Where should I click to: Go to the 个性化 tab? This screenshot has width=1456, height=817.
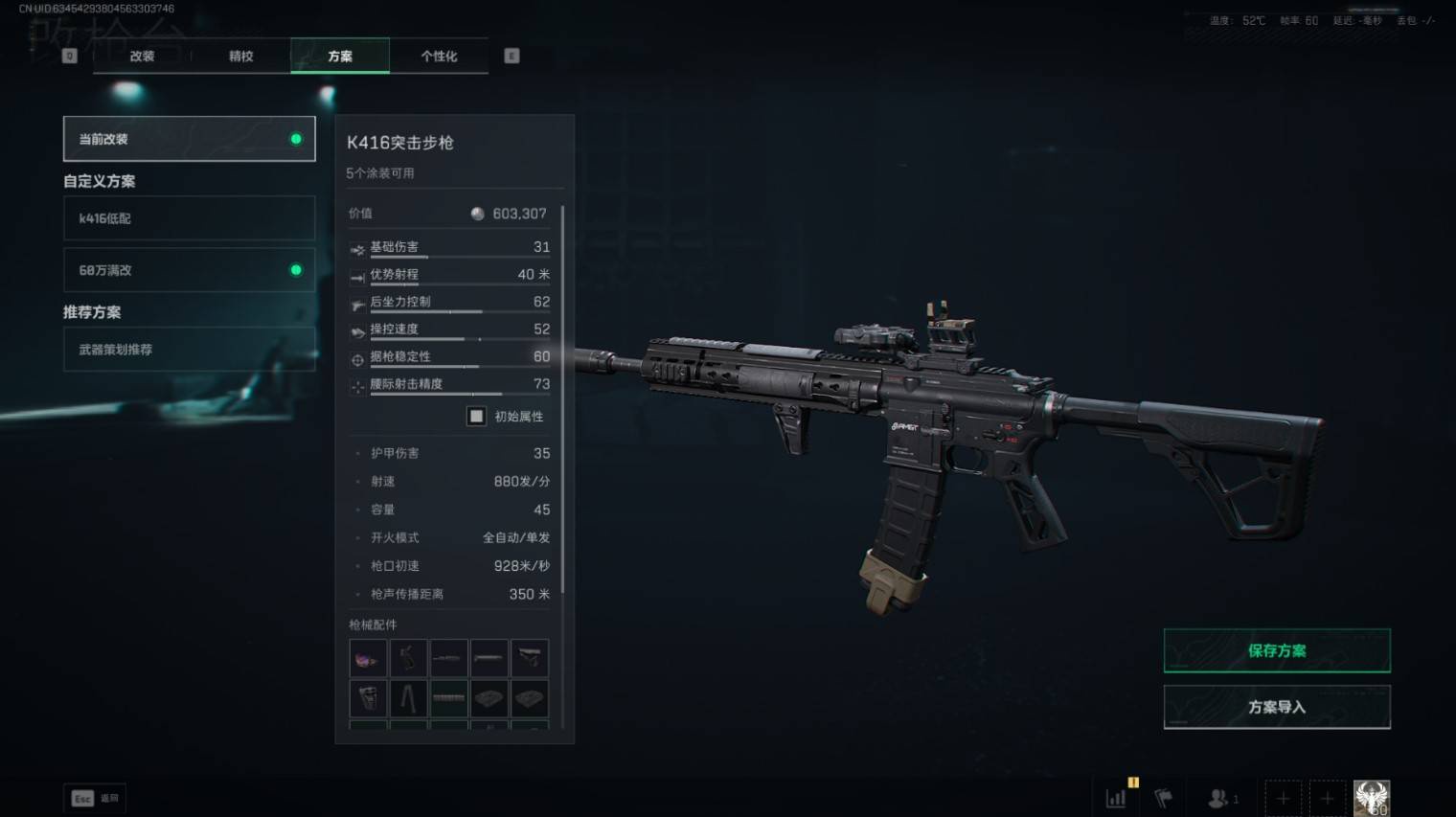[439, 57]
